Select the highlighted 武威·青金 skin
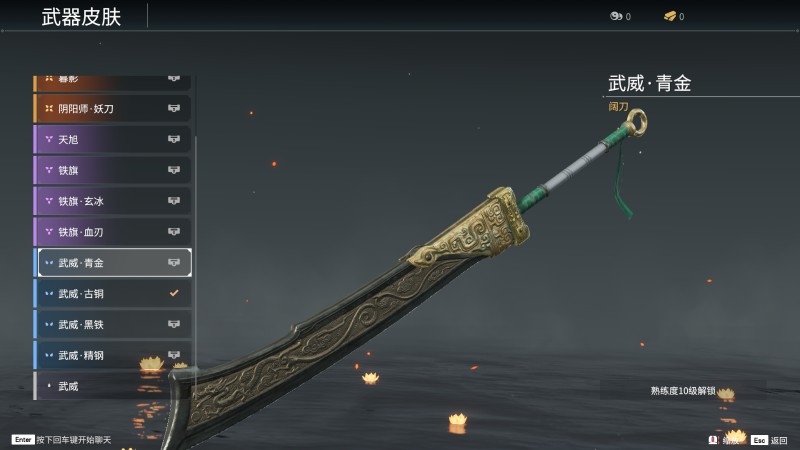The height and width of the screenshot is (450, 800). click(x=112, y=263)
